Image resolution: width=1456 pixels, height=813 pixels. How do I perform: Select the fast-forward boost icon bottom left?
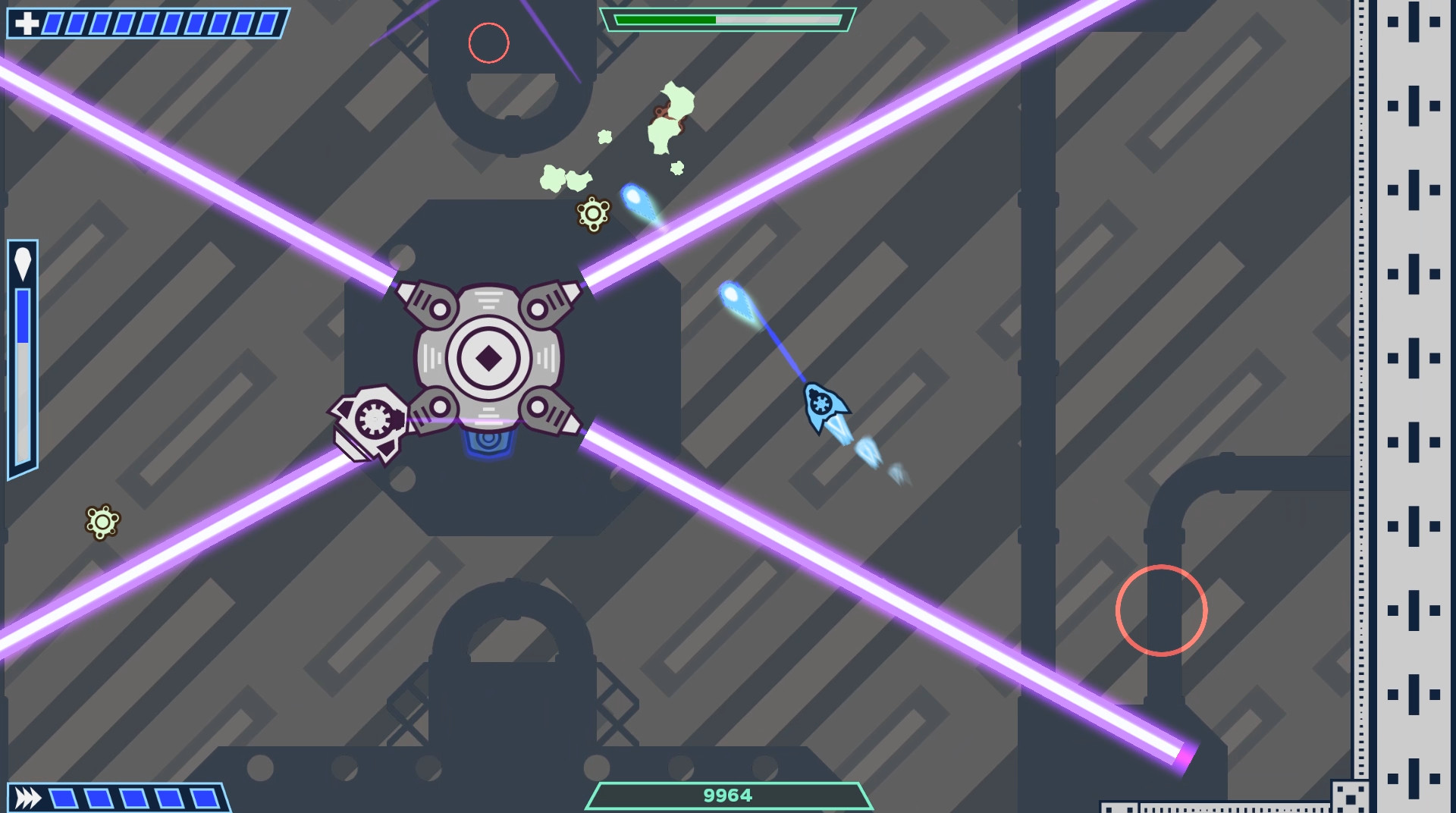click(x=29, y=797)
